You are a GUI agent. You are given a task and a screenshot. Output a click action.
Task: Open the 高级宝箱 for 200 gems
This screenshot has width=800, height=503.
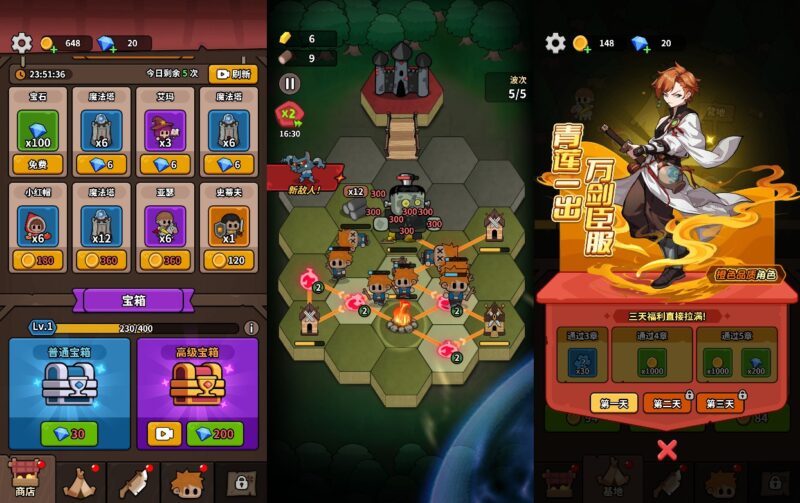(211, 433)
